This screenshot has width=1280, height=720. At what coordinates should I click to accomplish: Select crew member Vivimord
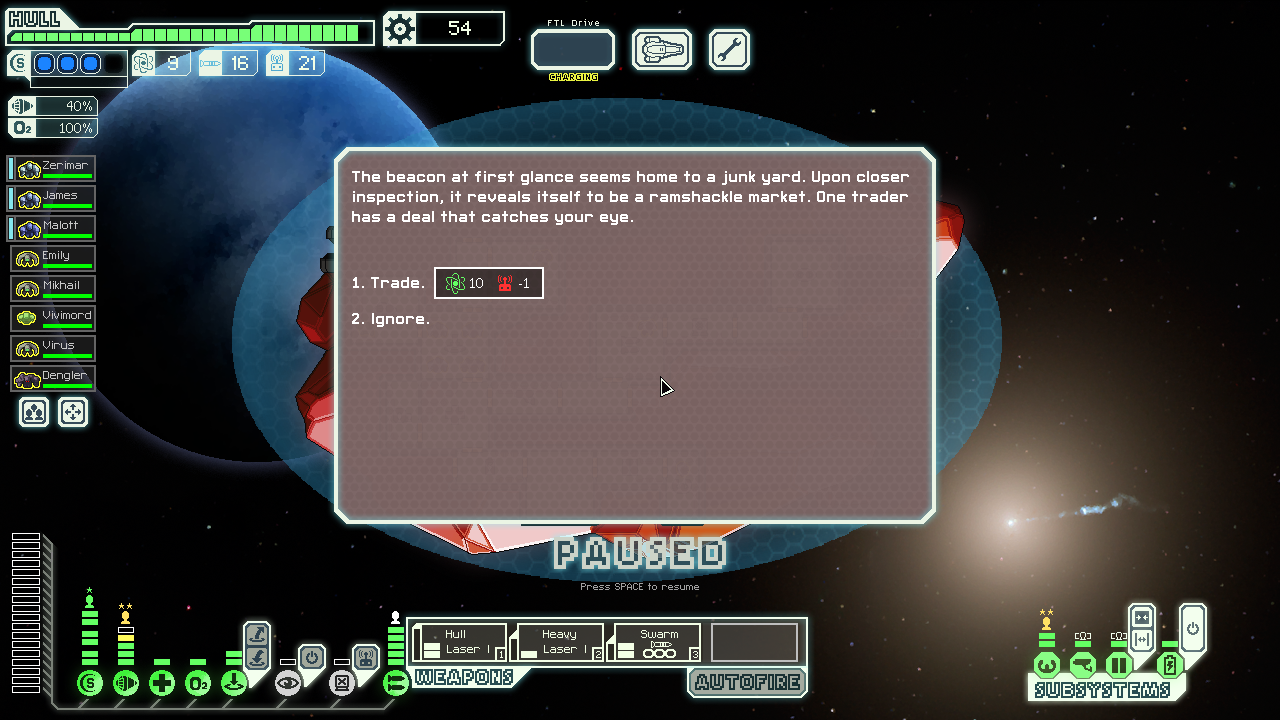point(54,319)
